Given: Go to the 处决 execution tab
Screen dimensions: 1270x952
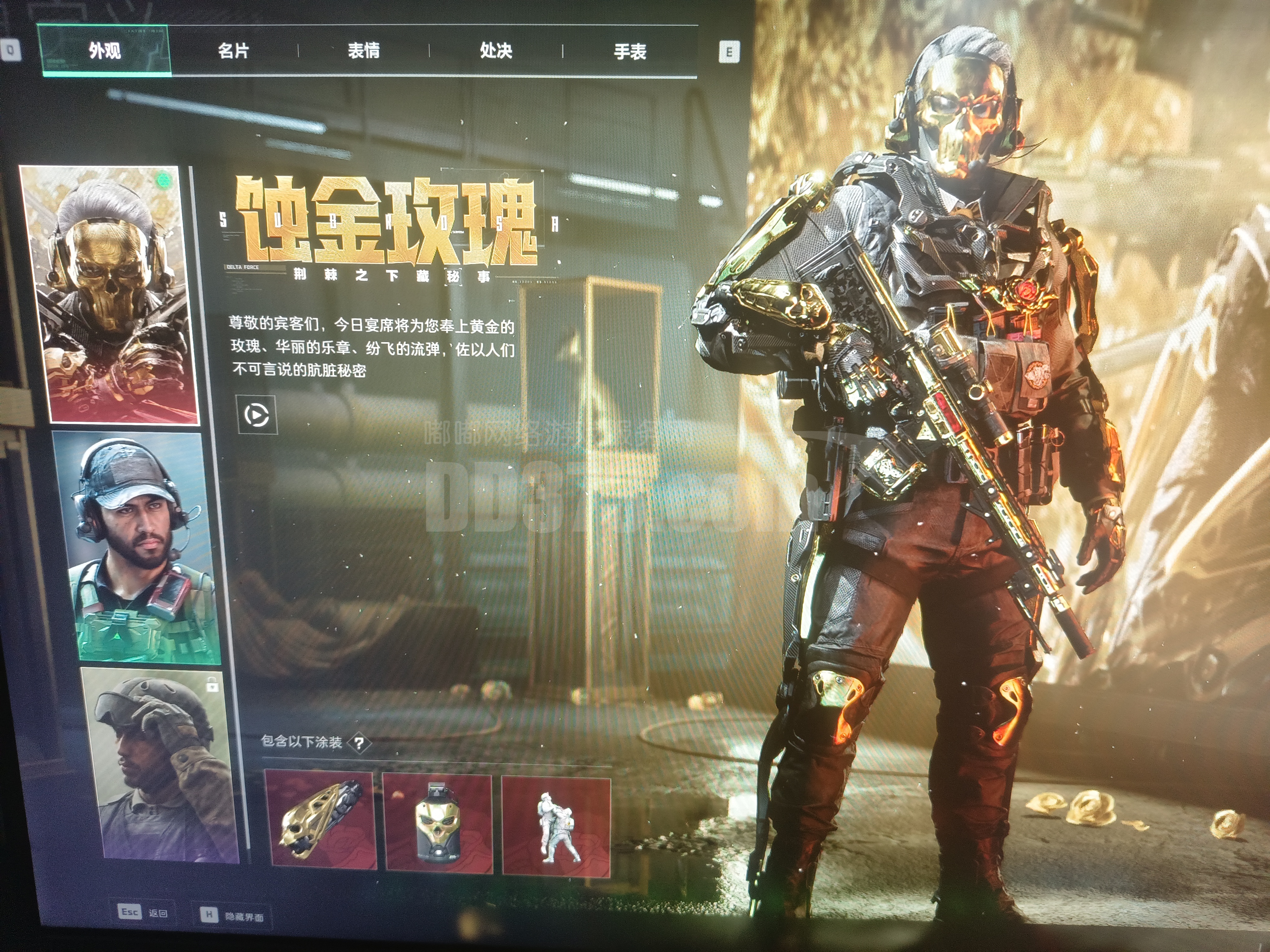Looking at the screenshot, I should click(496, 51).
